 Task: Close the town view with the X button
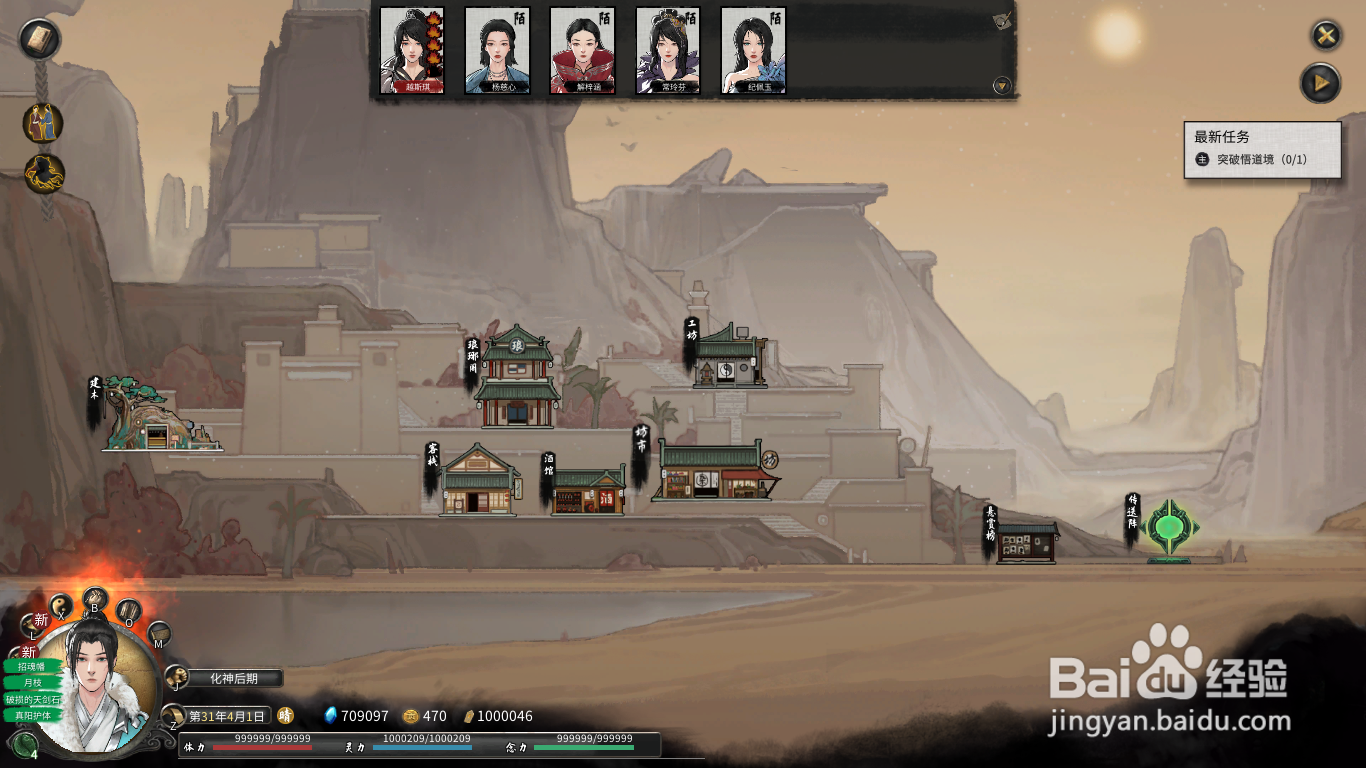(x=1326, y=36)
